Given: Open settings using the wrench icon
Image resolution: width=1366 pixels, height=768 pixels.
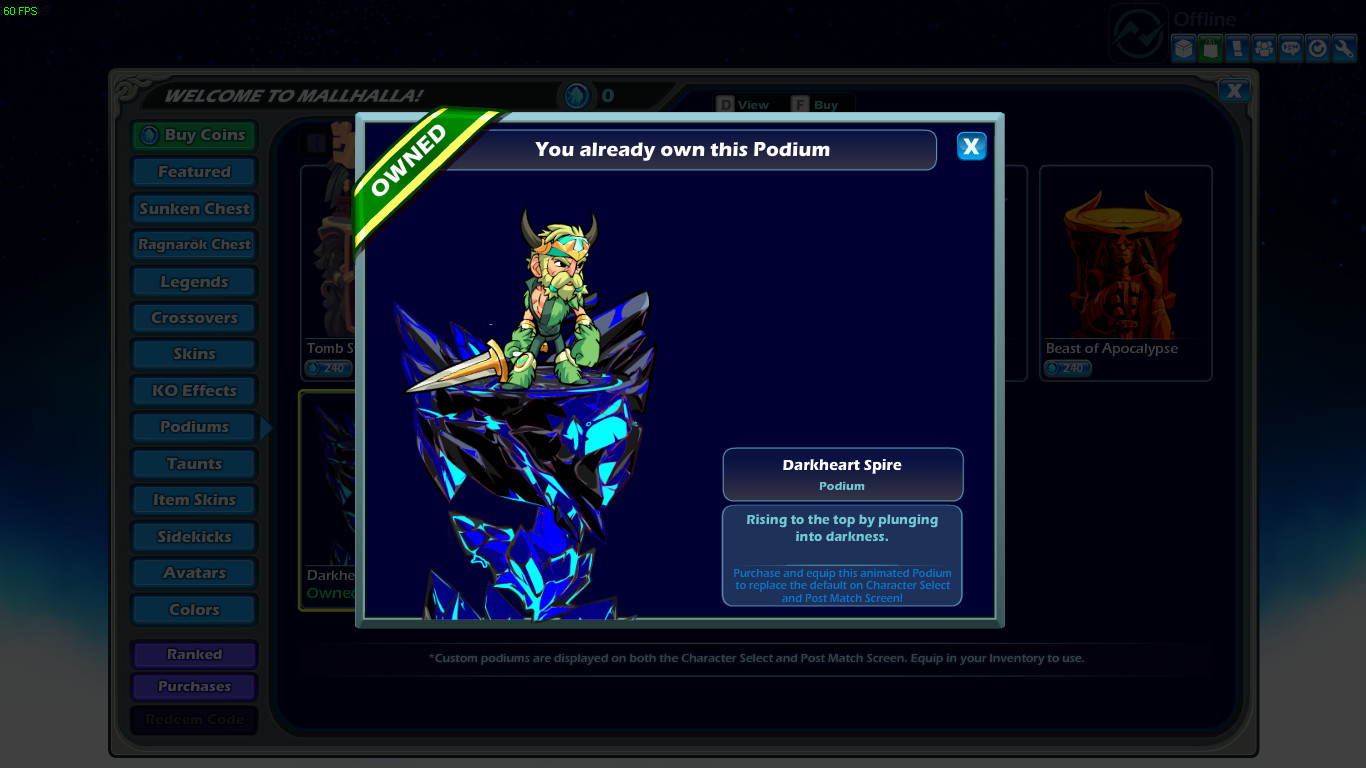Looking at the screenshot, I should tap(1344, 47).
